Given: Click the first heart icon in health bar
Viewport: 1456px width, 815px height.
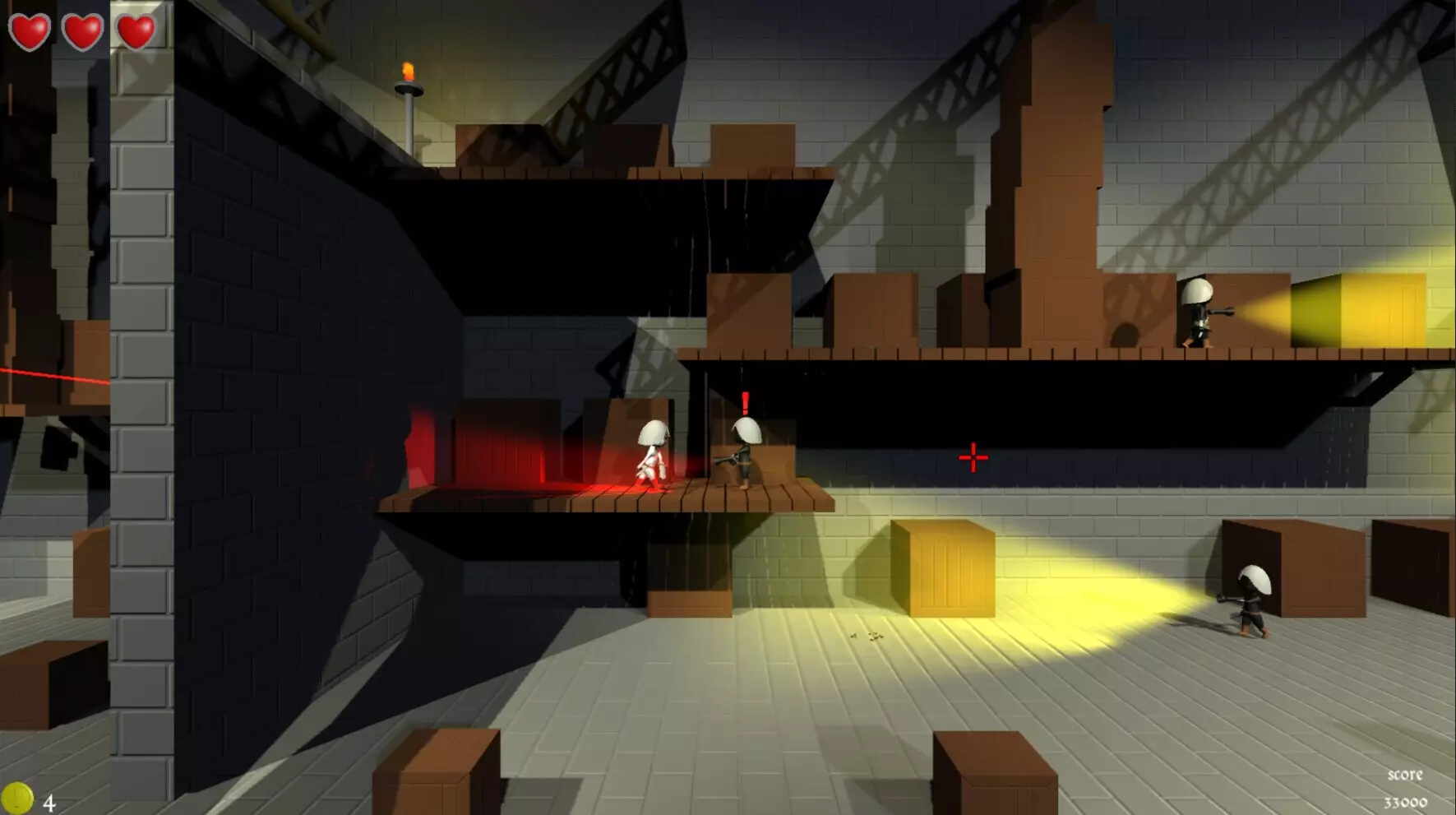Looking at the screenshot, I should click(x=30, y=31).
